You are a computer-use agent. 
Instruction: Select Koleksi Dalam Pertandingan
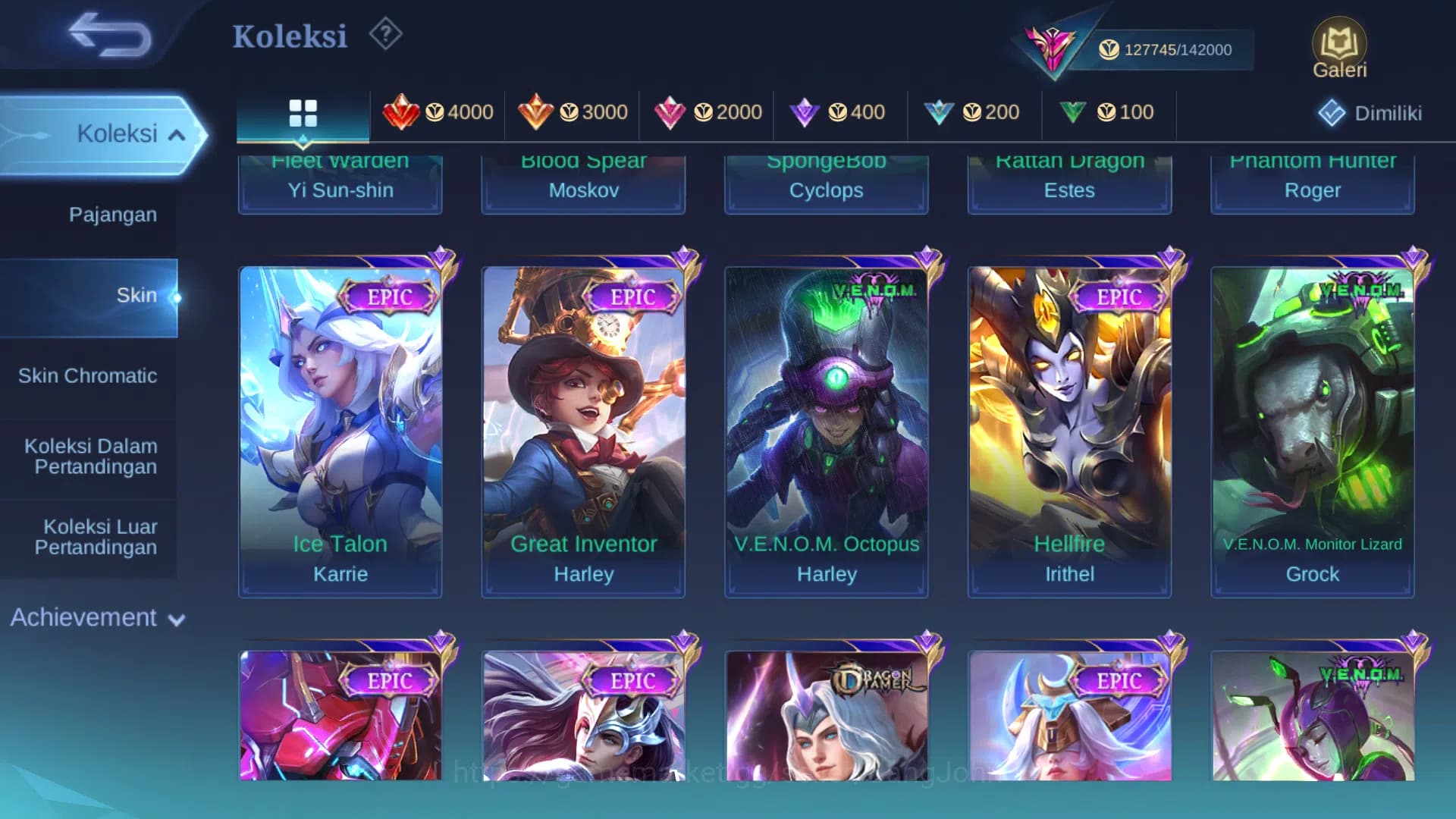89,456
